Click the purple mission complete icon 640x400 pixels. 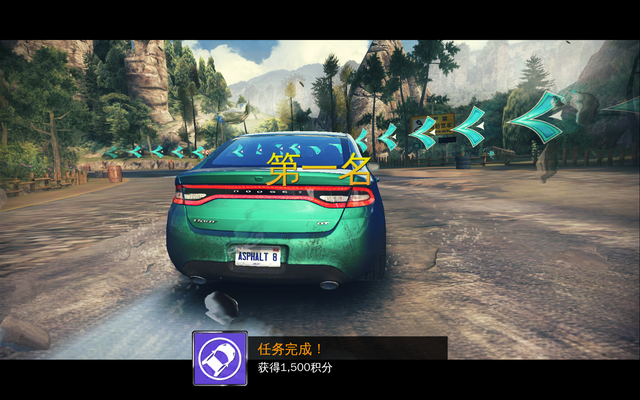220,358
